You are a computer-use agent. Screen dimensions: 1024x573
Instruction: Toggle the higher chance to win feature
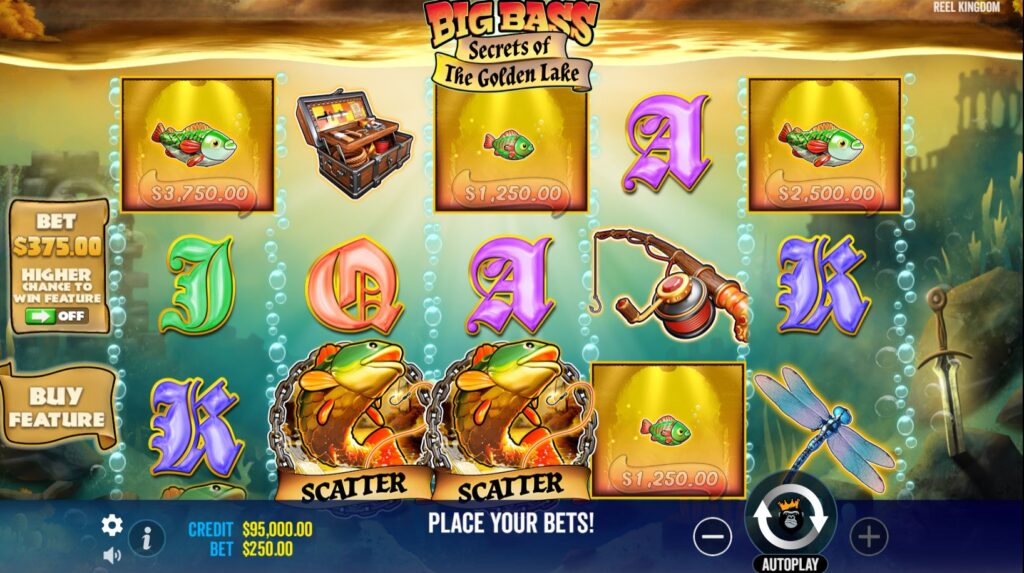click(56, 316)
